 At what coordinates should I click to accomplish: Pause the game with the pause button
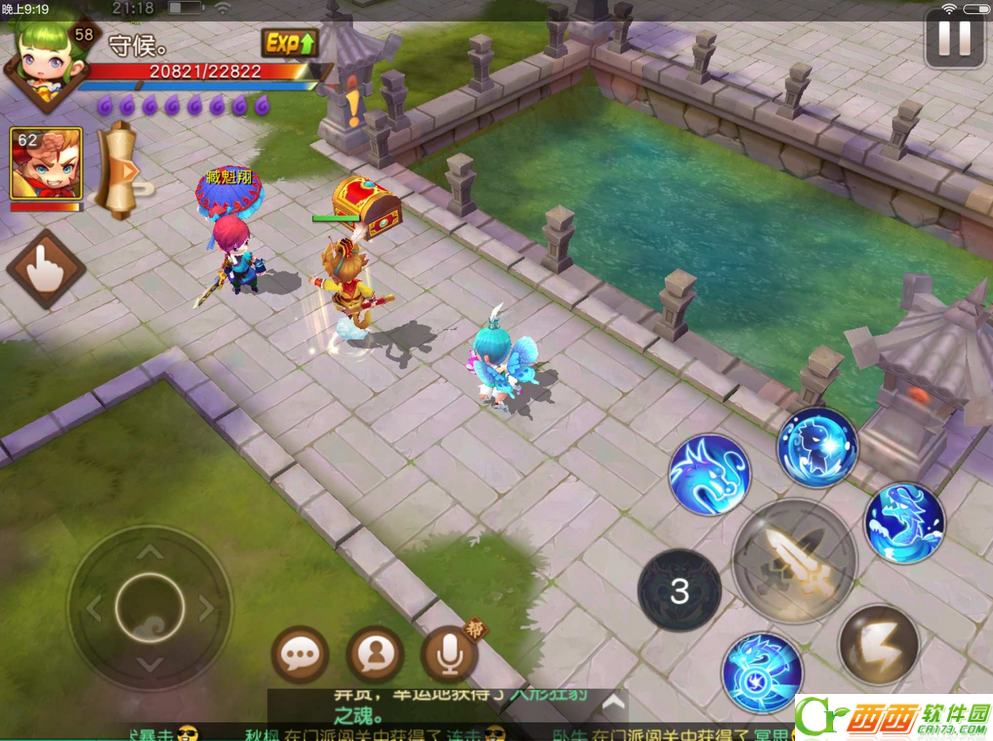[x=954, y=38]
